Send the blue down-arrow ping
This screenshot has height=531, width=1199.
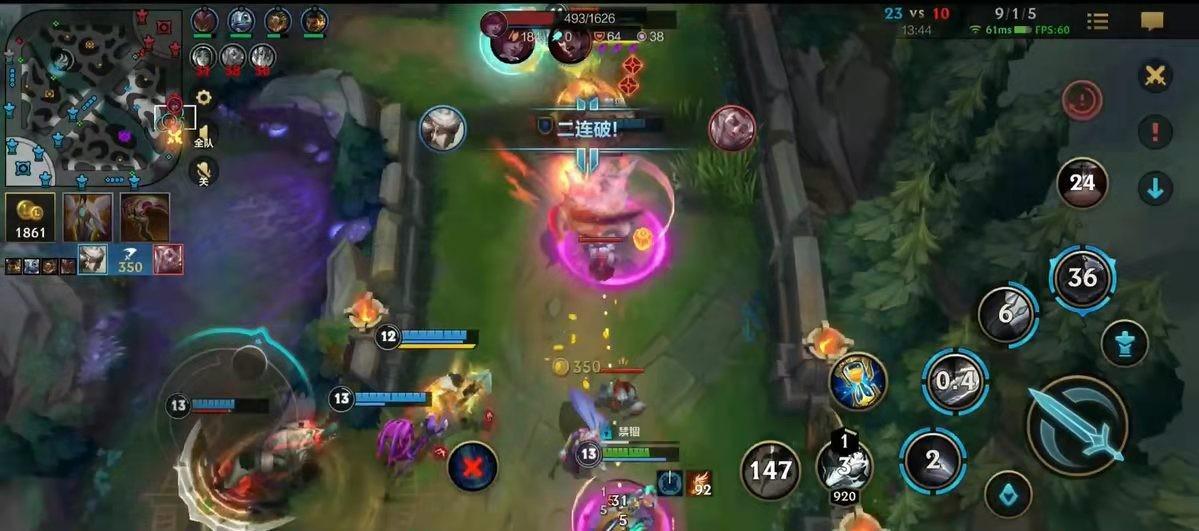[x=1155, y=188]
